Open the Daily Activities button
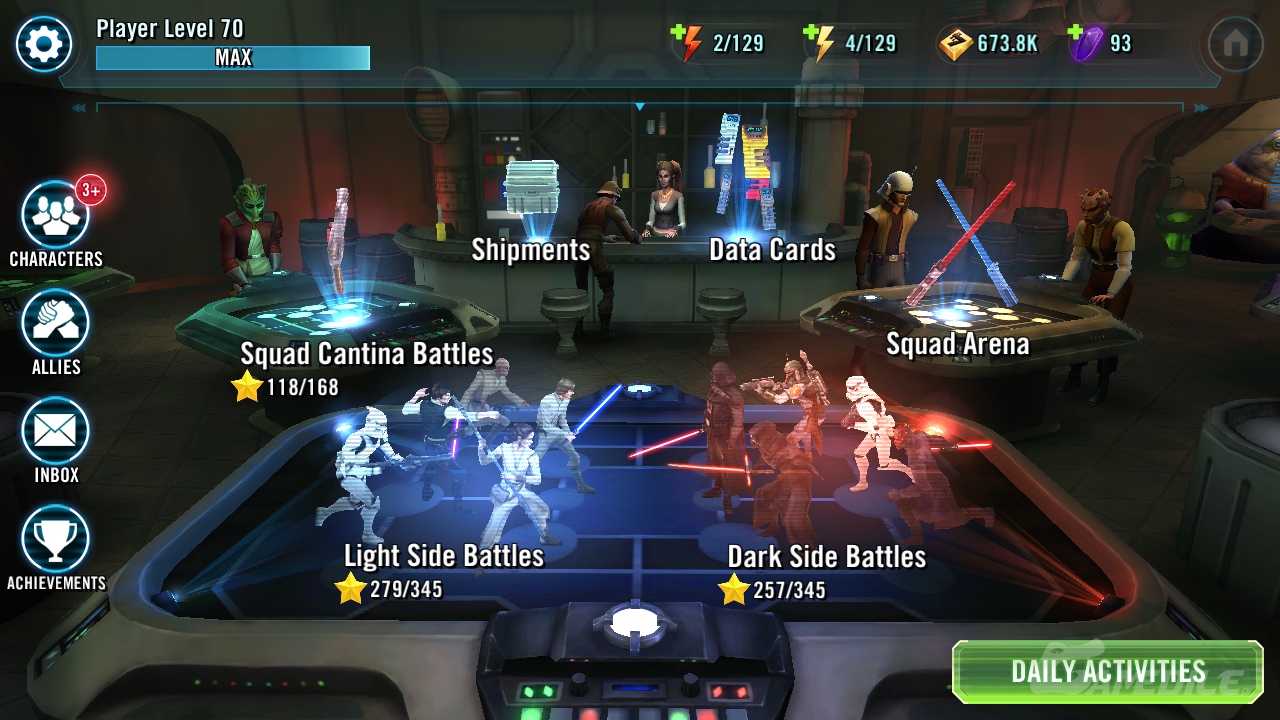Screen dimensions: 1280x720 point(1107,672)
